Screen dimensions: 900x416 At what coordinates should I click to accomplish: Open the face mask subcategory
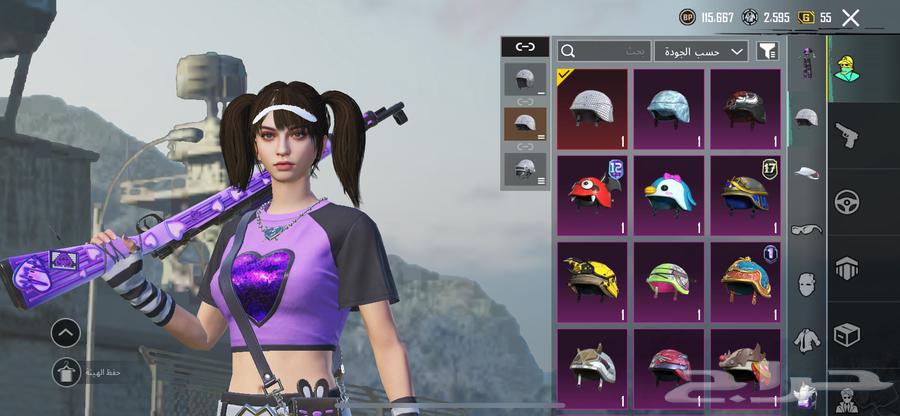806,284
